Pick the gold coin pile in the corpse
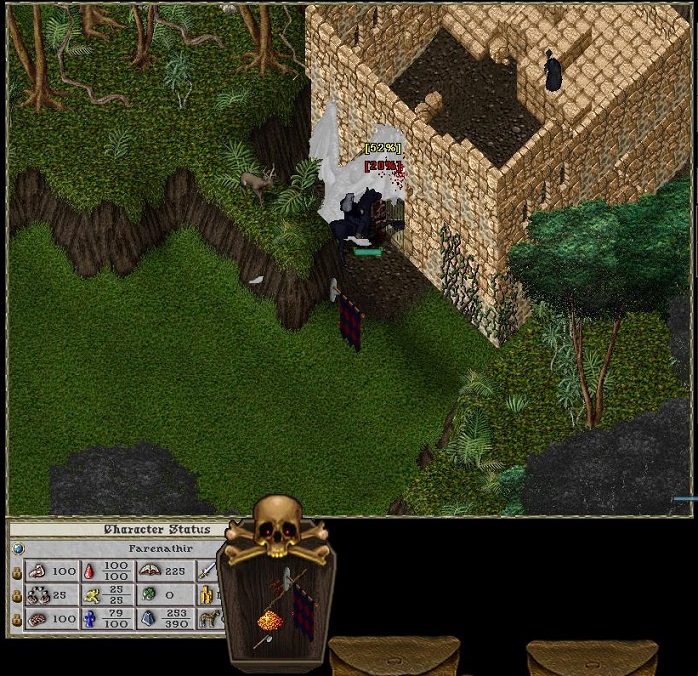 click(x=269, y=621)
